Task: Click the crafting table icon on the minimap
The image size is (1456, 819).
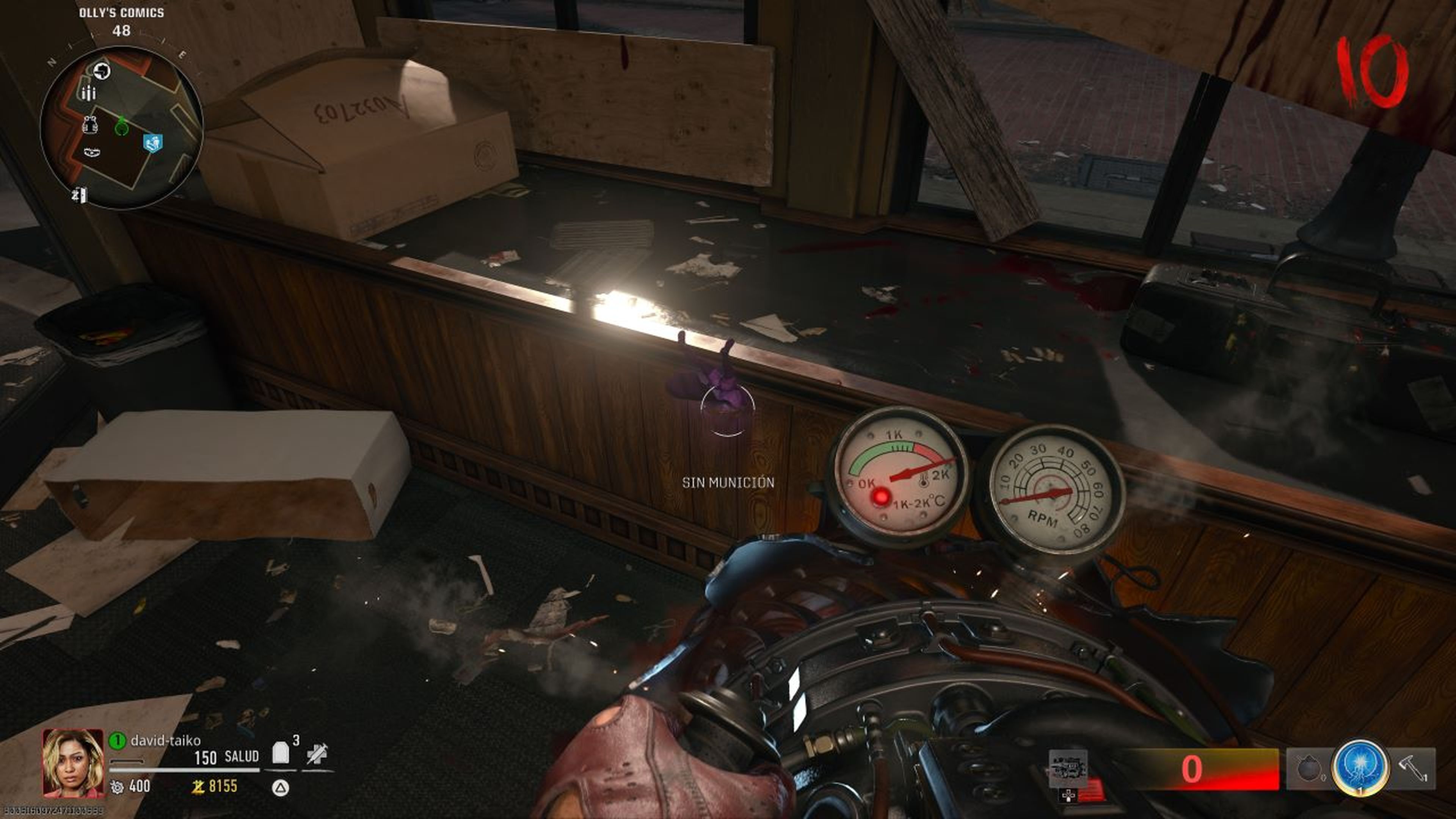Action: click(x=92, y=152)
